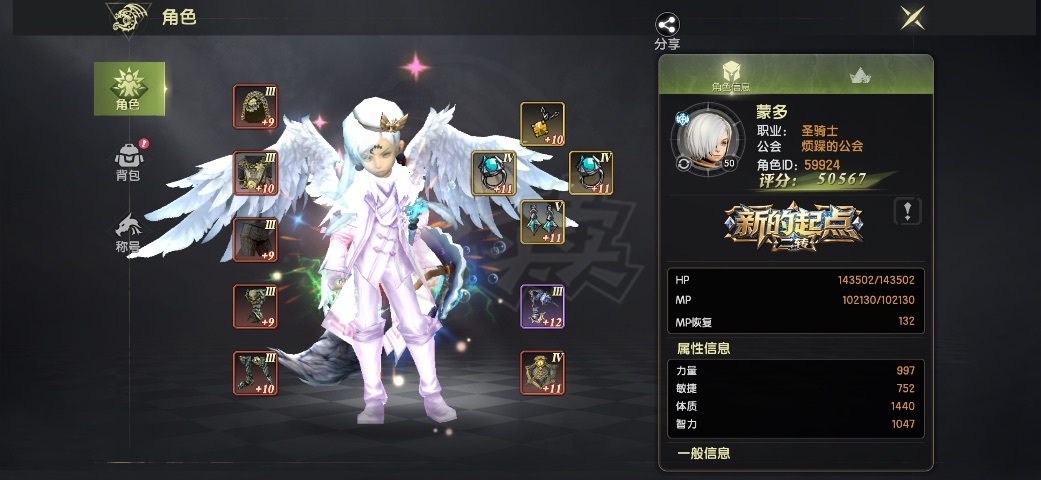Select the chest armor slot +10
This screenshot has width=1041, height=480.
pos(255,173)
